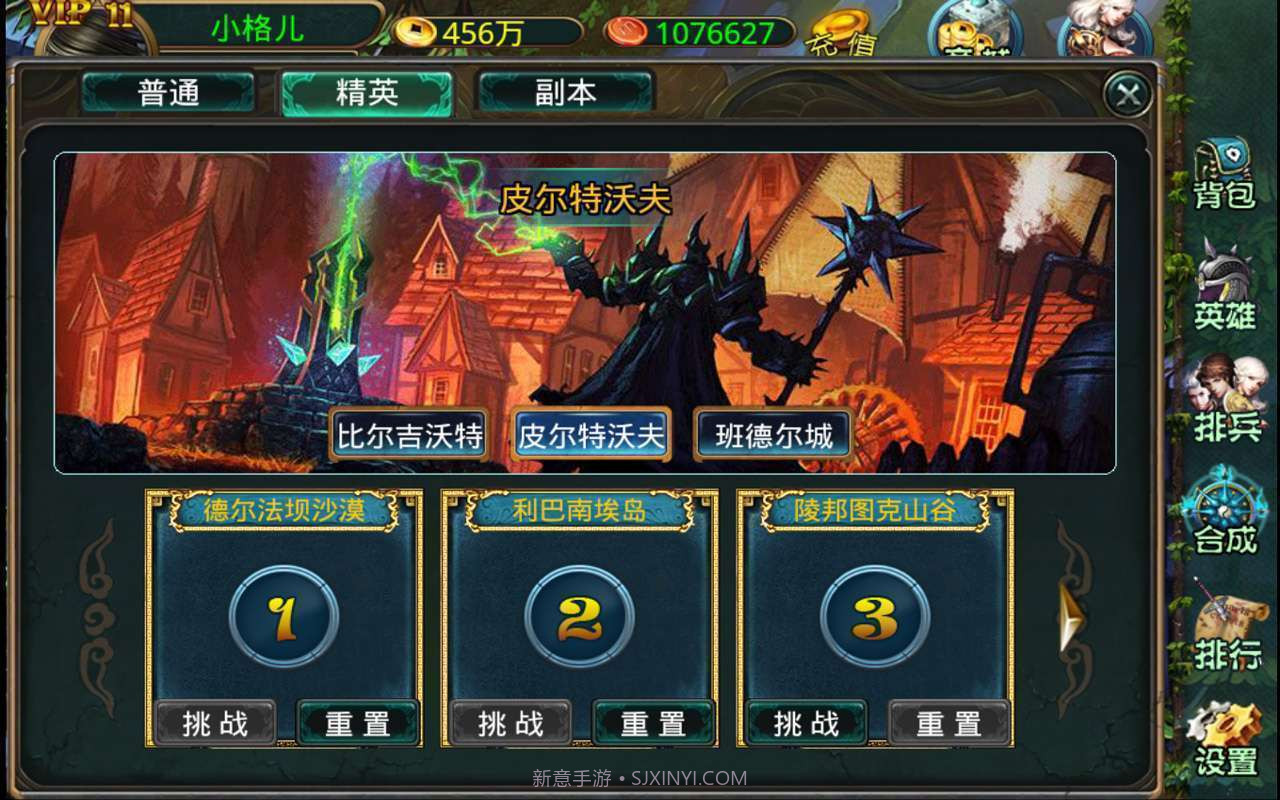Viewport: 1280px width, 800px height.
Task: Expand next stage page with right arrow
Action: 1074,615
